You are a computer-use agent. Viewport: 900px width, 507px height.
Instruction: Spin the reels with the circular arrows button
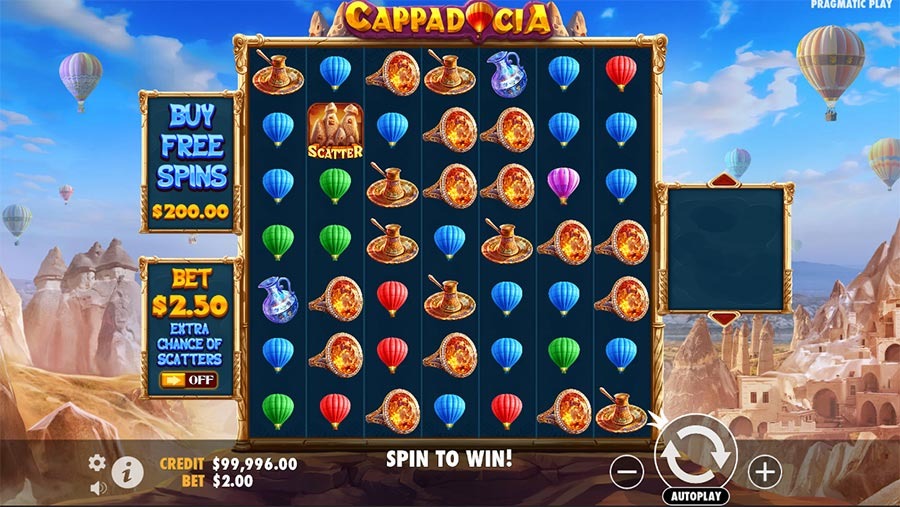(695, 456)
